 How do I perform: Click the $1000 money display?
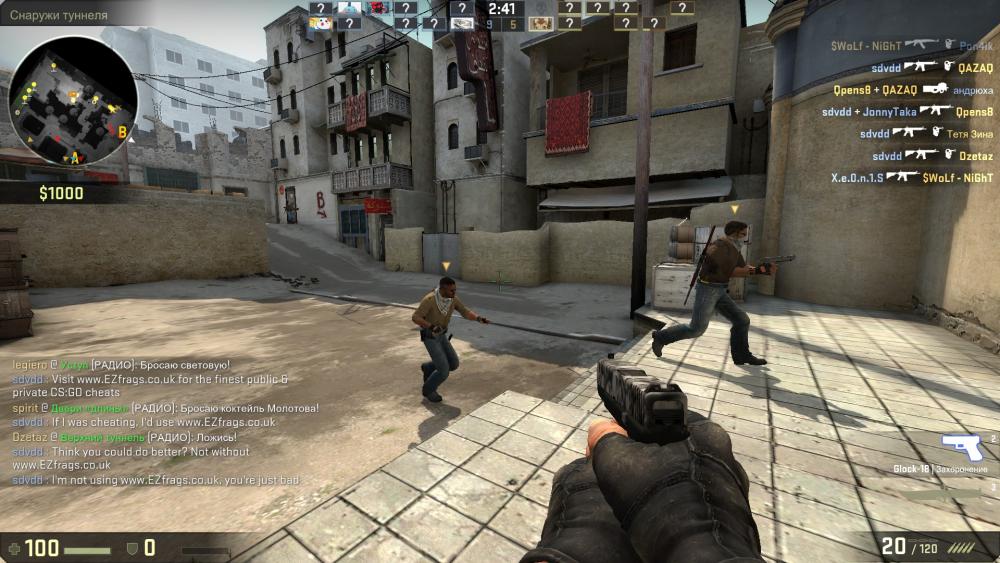tap(61, 193)
